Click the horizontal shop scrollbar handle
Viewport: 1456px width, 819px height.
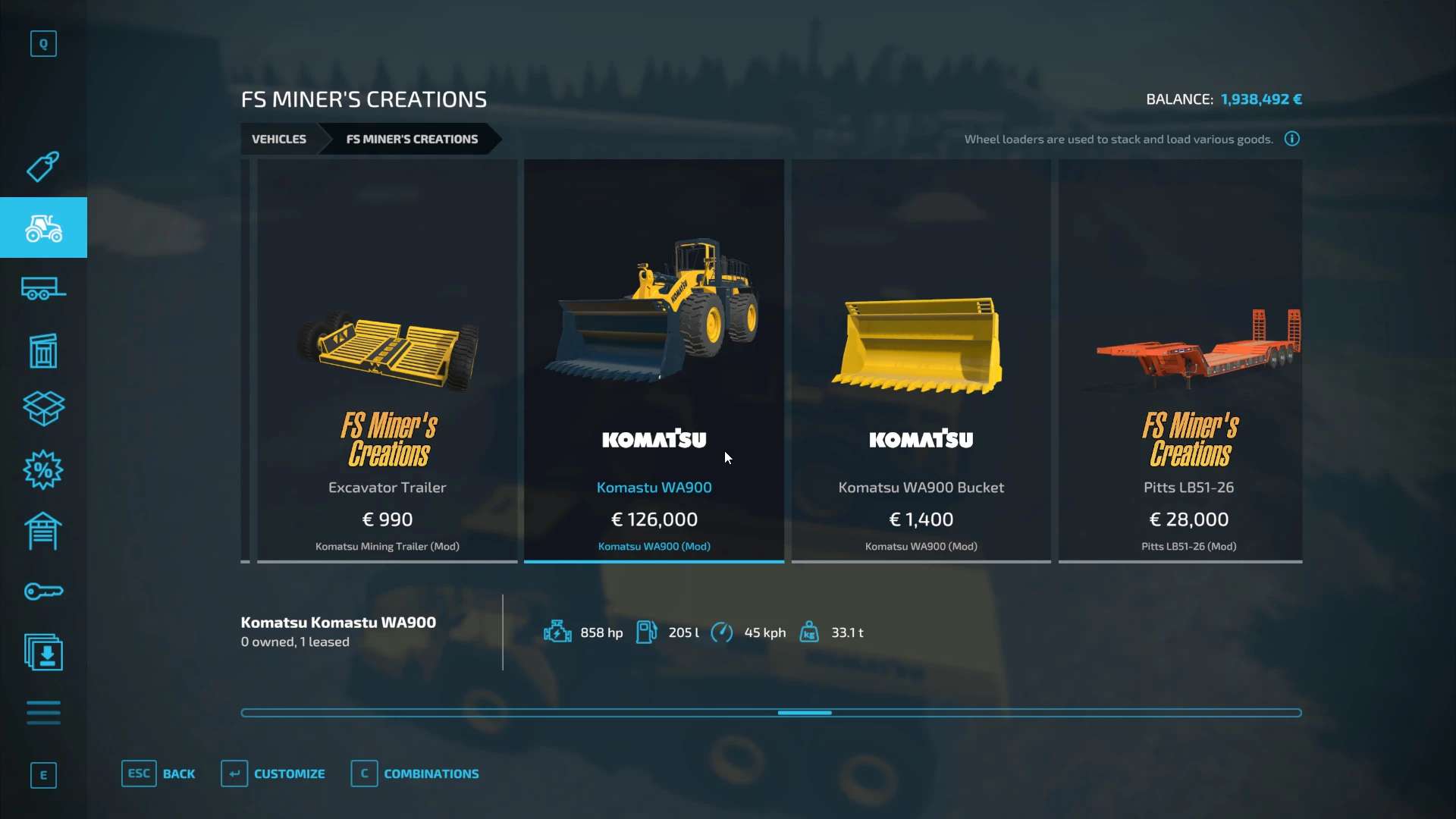[805, 713]
